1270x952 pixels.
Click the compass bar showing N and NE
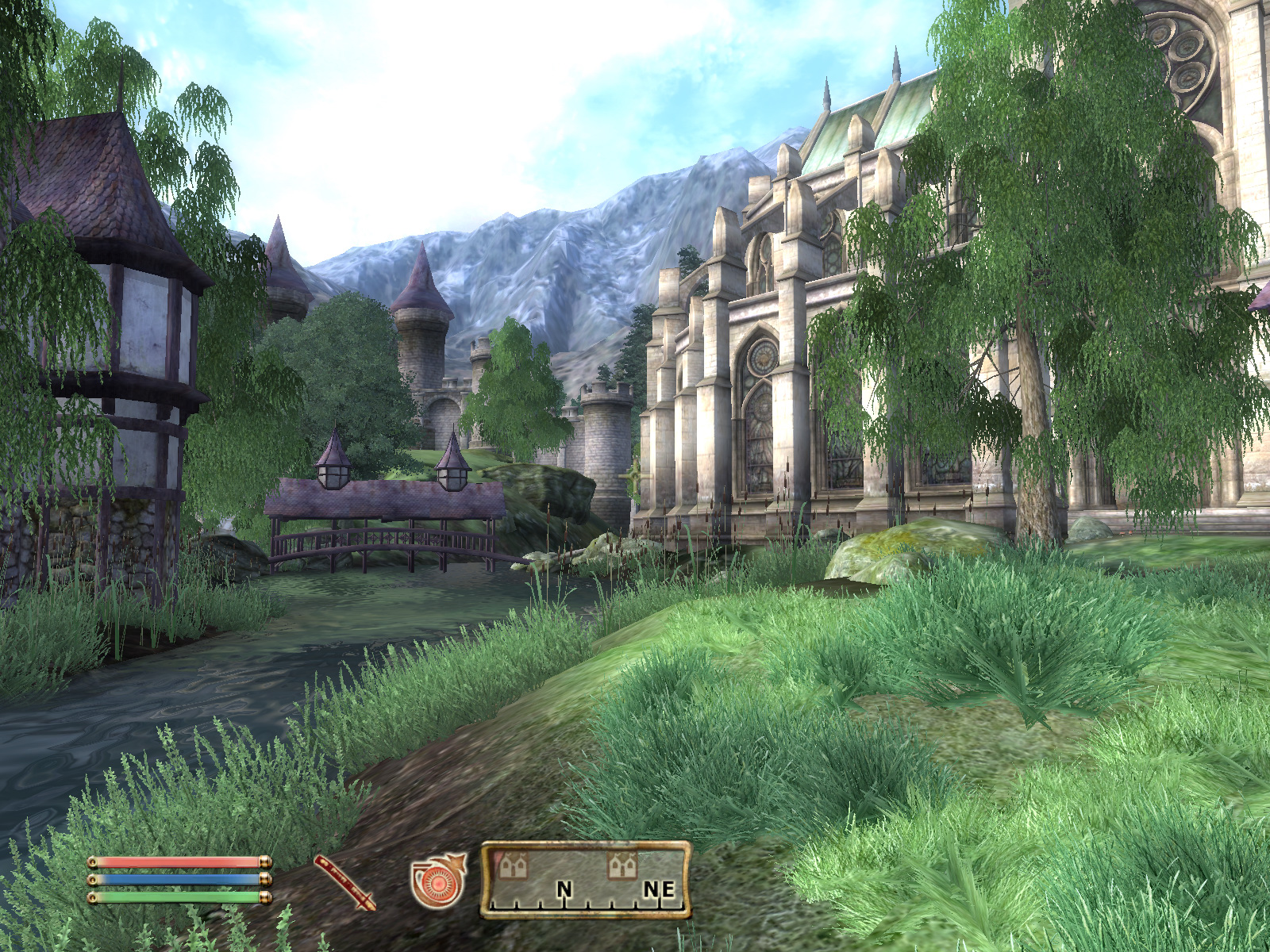(585, 881)
